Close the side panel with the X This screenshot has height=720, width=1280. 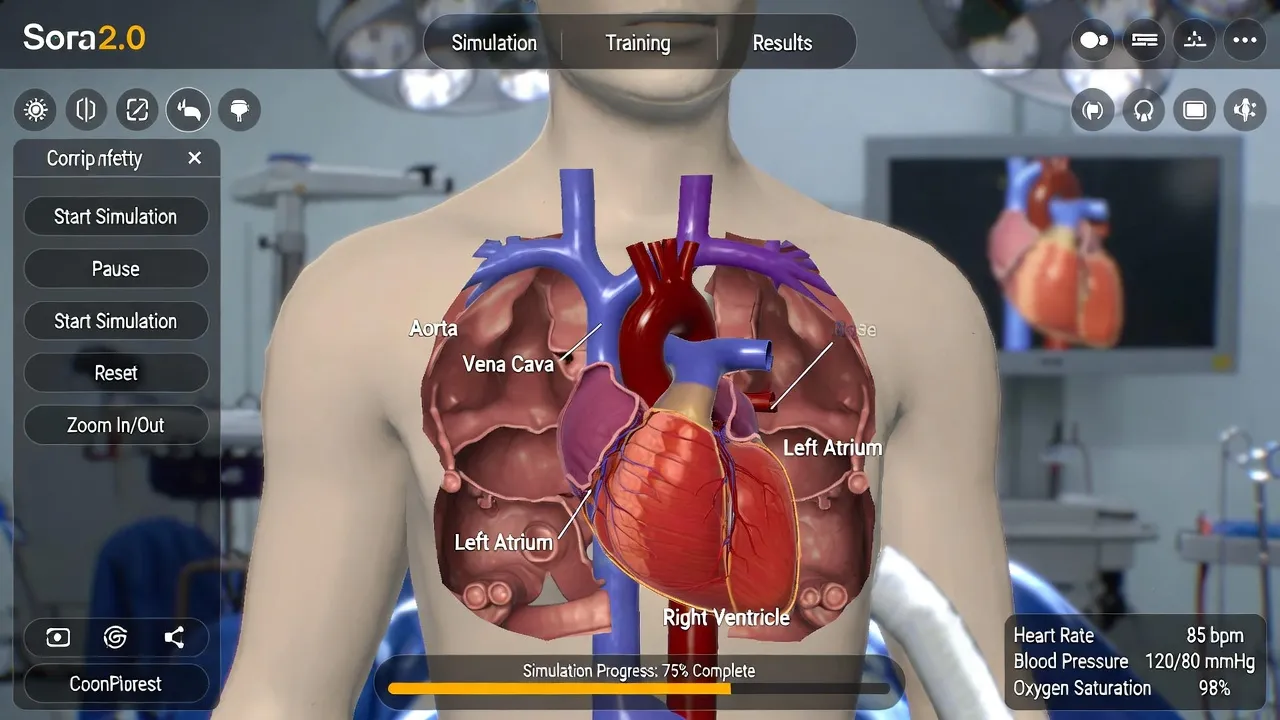click(195, 158)
